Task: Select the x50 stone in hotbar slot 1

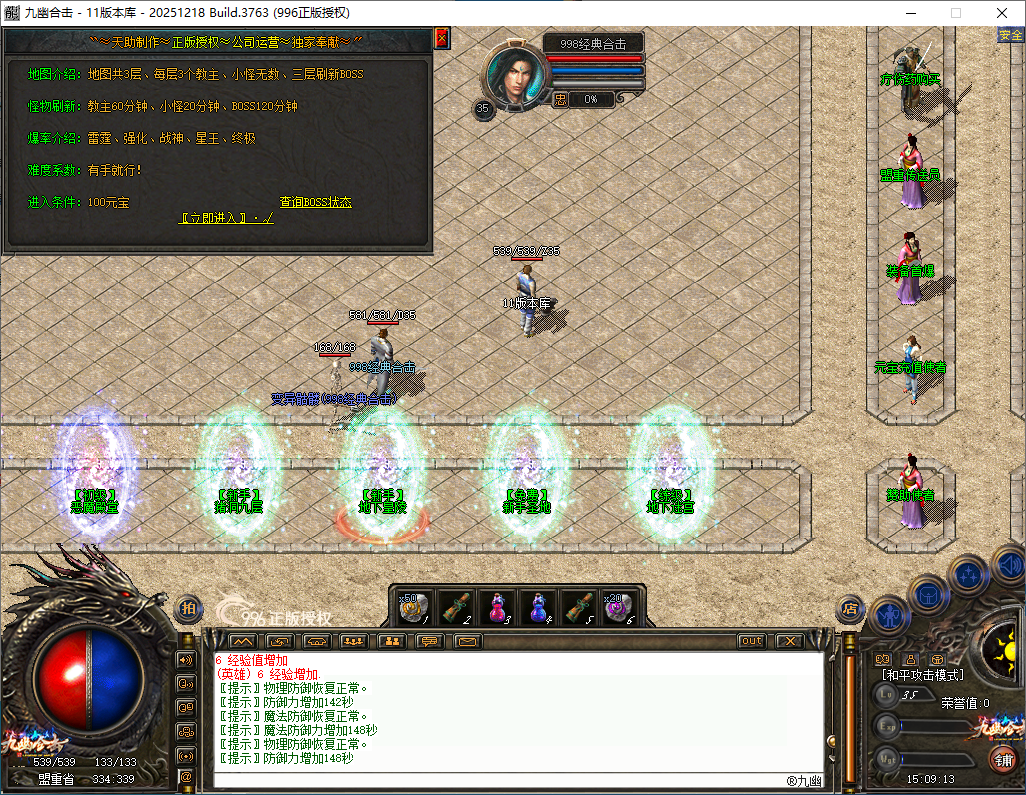Action: [x=414, y=607]
